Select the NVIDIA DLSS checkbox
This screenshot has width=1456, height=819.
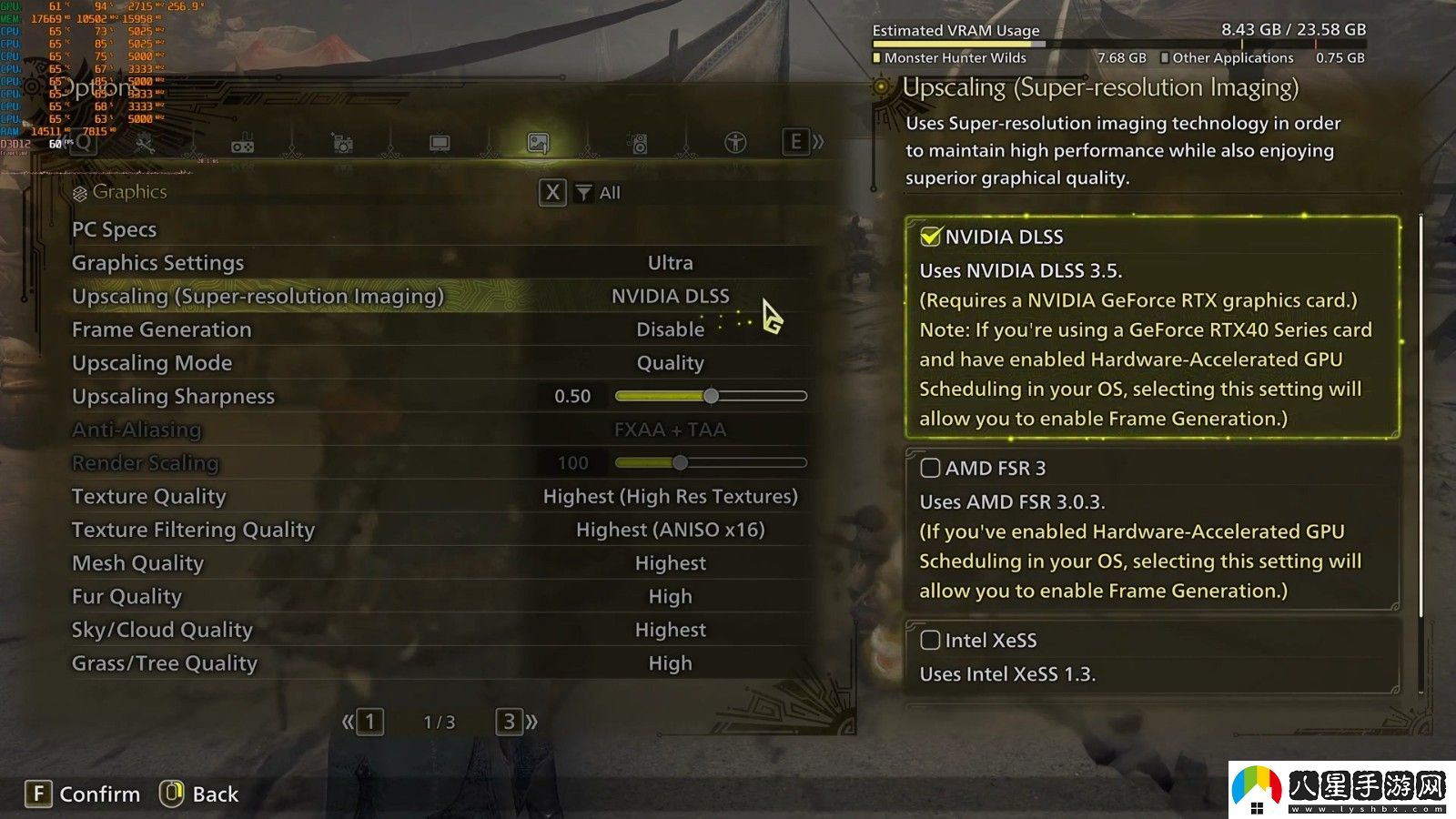point(930,237)
